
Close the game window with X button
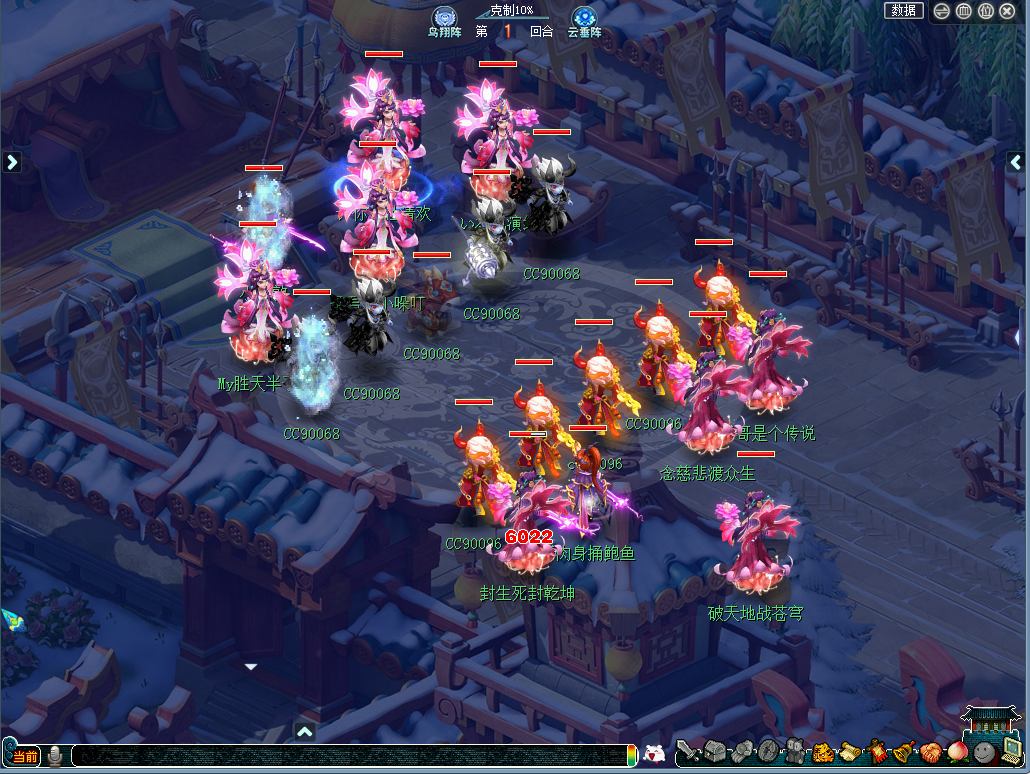(x=1007, y=11)
